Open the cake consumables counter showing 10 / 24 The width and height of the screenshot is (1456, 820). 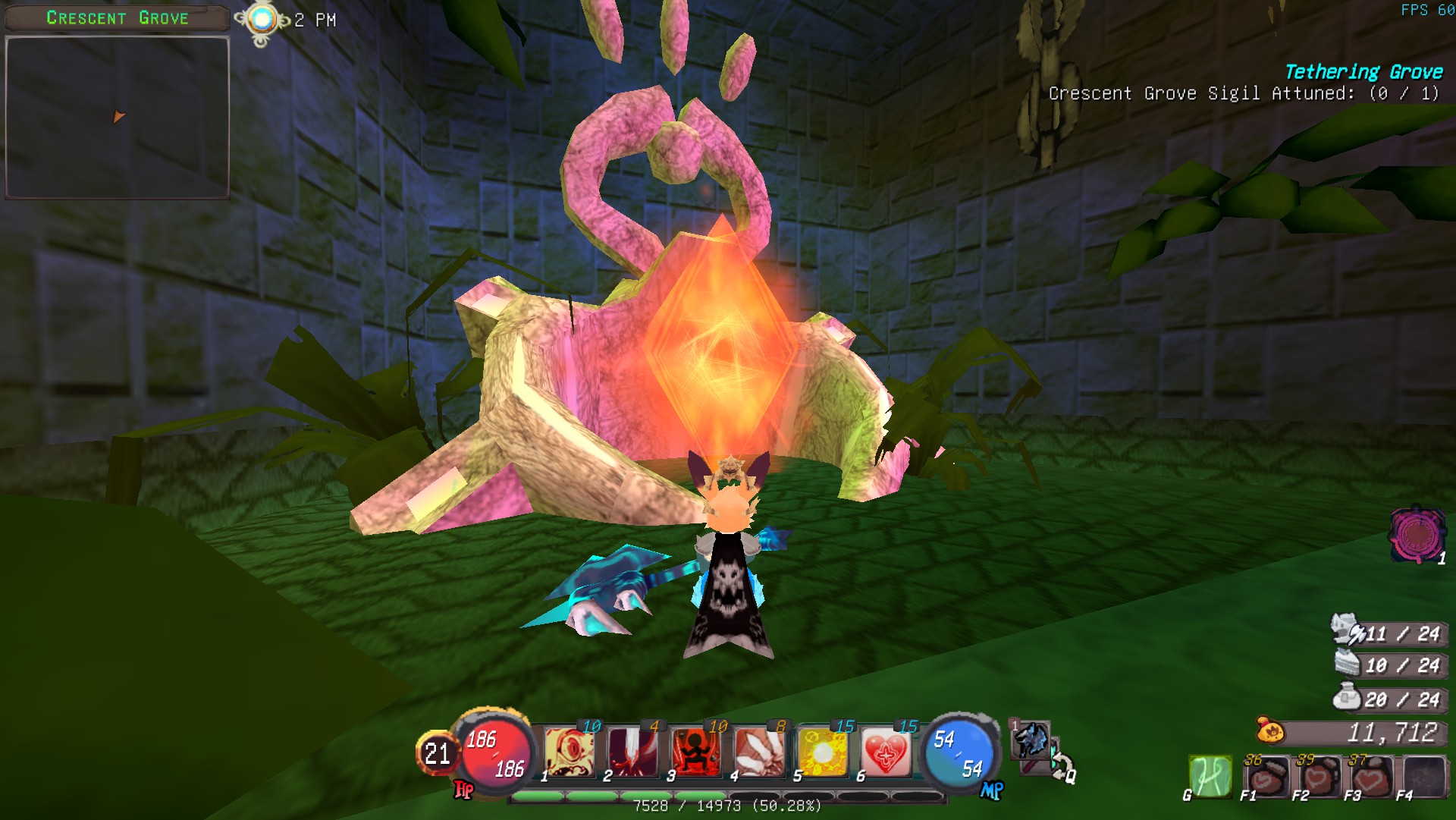click(x=1389, y=665)
